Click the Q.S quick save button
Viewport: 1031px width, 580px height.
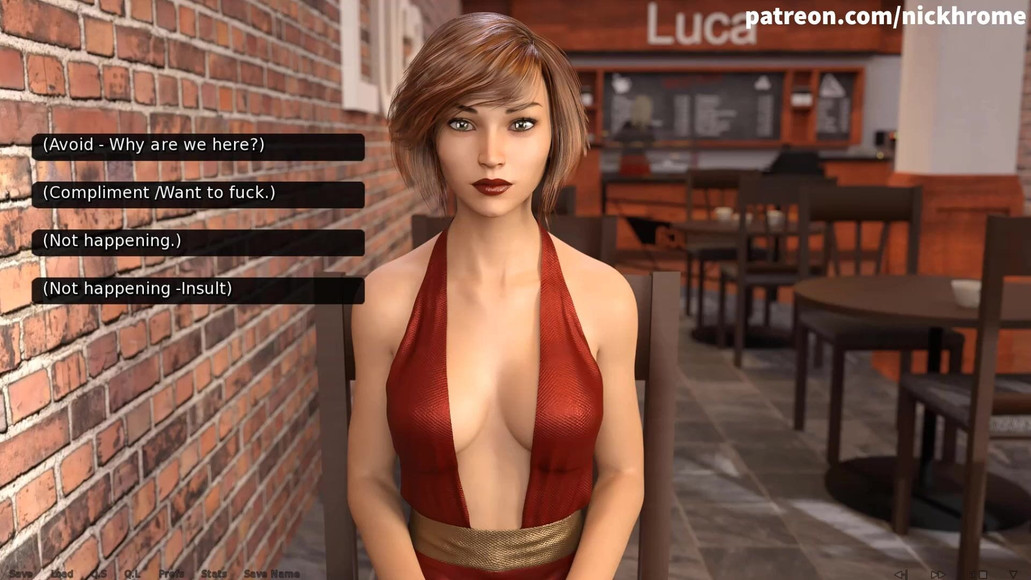[99, 574]
